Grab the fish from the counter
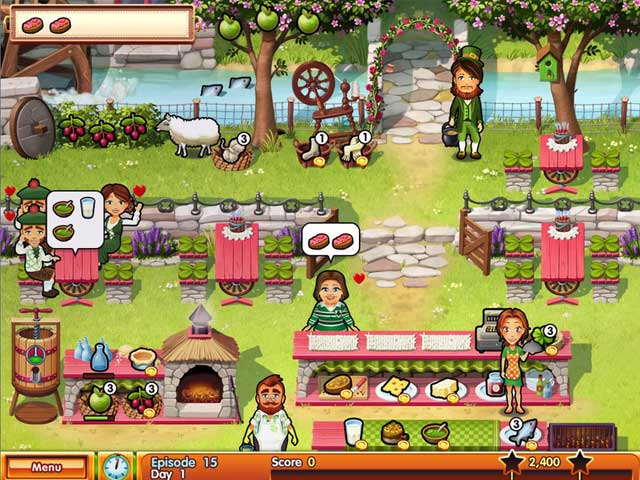This screenshot has width=640, height=480. (x=523, y=435)
